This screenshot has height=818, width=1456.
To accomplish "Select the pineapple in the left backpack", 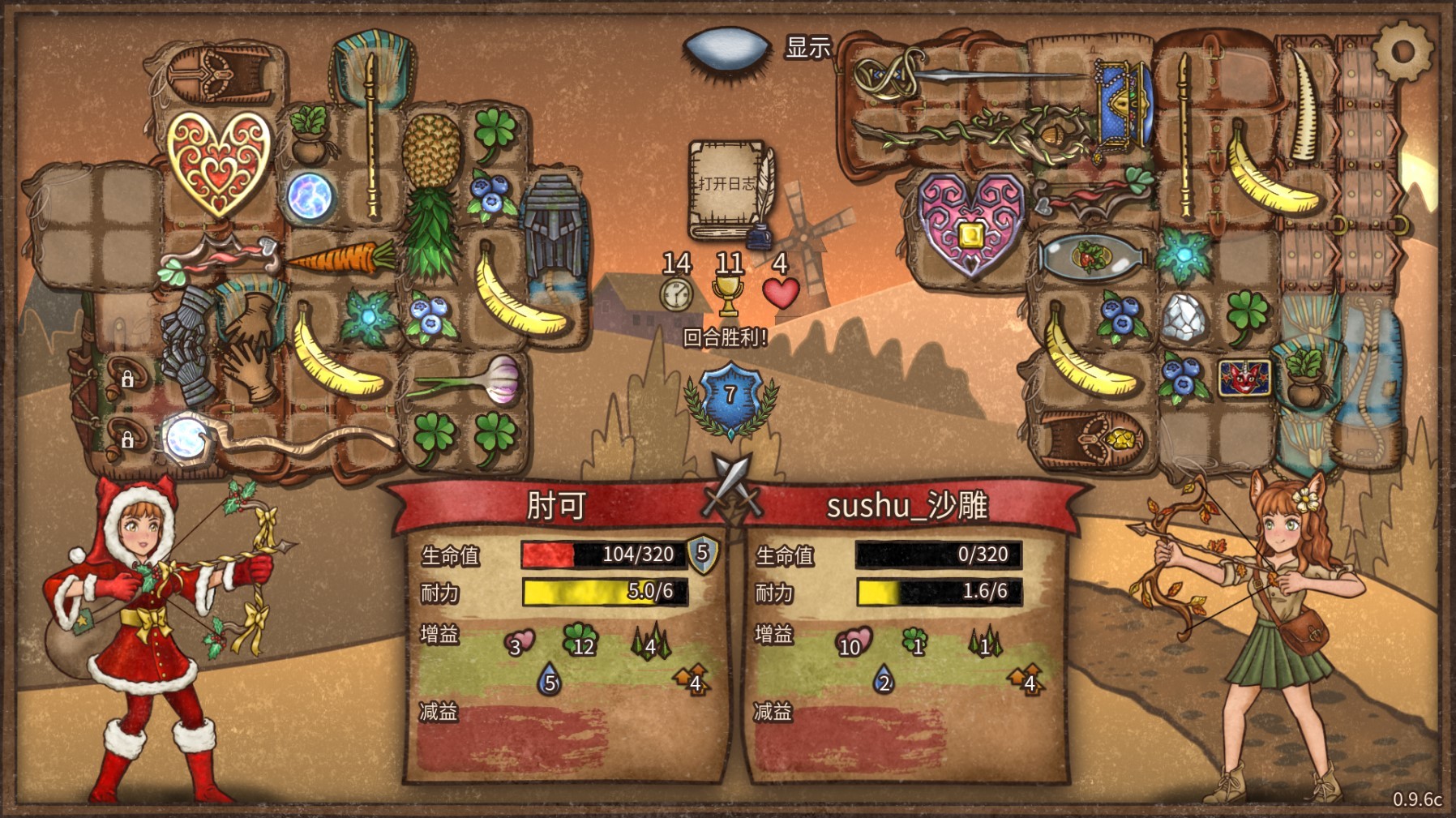I will [432, 195].
